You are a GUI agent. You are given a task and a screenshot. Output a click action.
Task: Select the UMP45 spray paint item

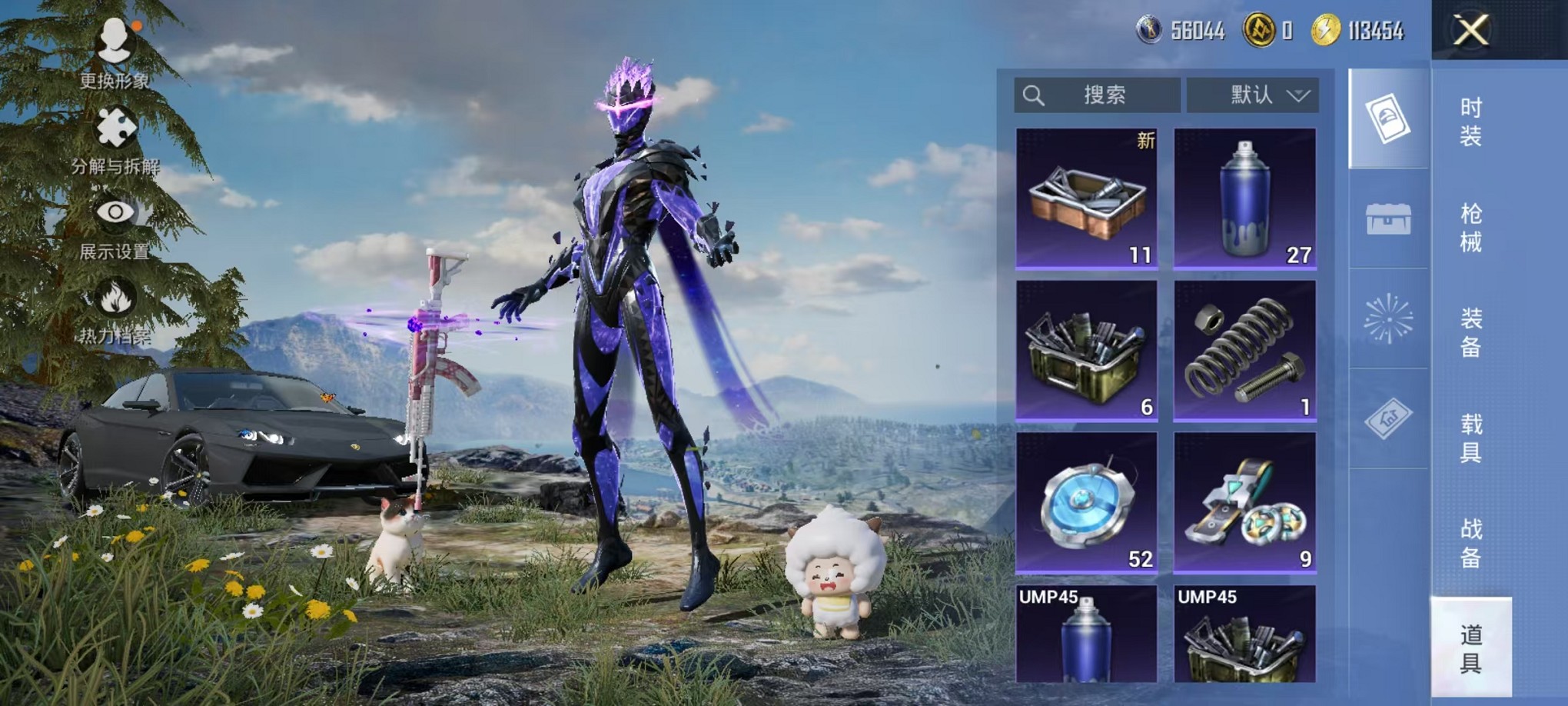pyautogui.click(x=1087, y=635)
